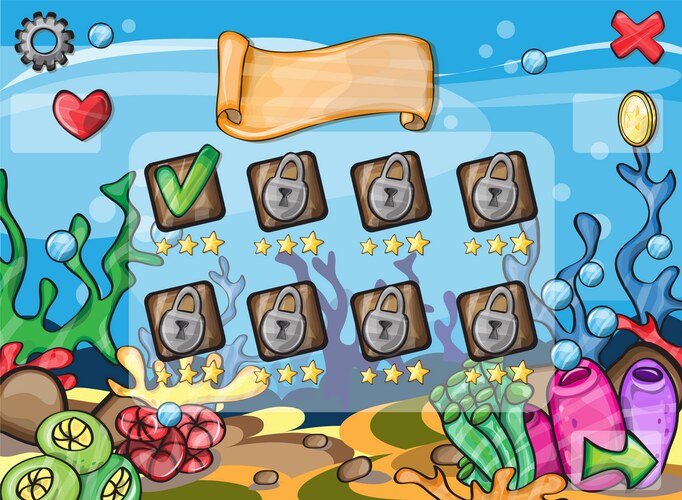The height and width of the screenshot is (500, 682).
Task: Close the level select with the red X
Action: (x=636, y=36)
